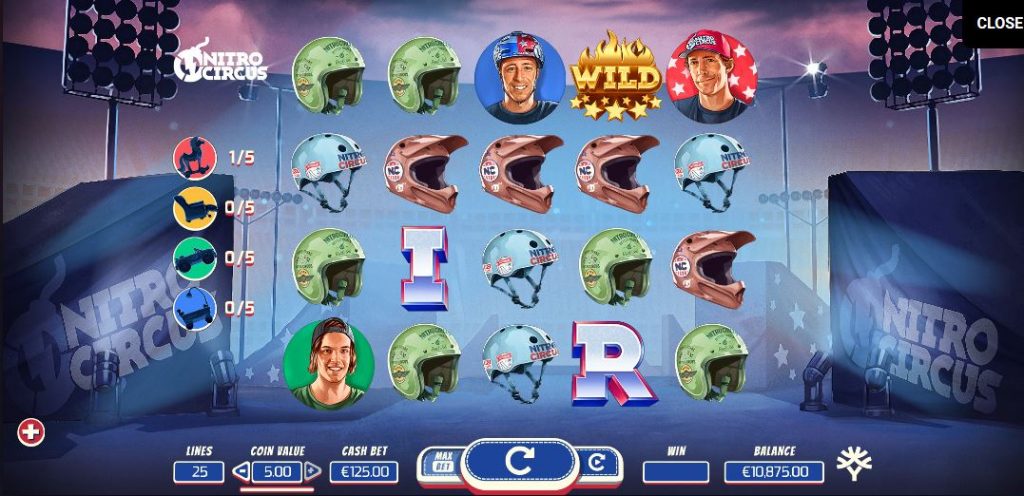Click the Yggdrasil tree logo
Screen dimensions: 1024x496
point(854,463)
